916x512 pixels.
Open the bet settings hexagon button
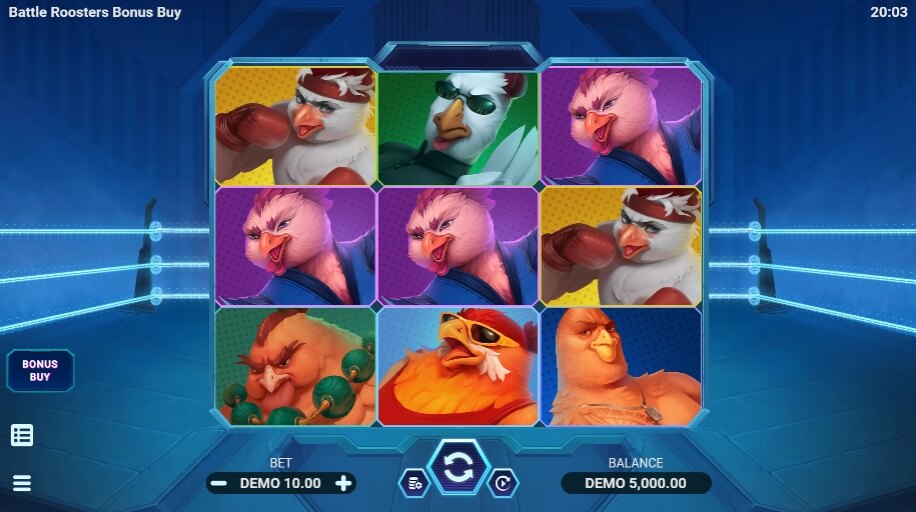[x=414, y=483]
